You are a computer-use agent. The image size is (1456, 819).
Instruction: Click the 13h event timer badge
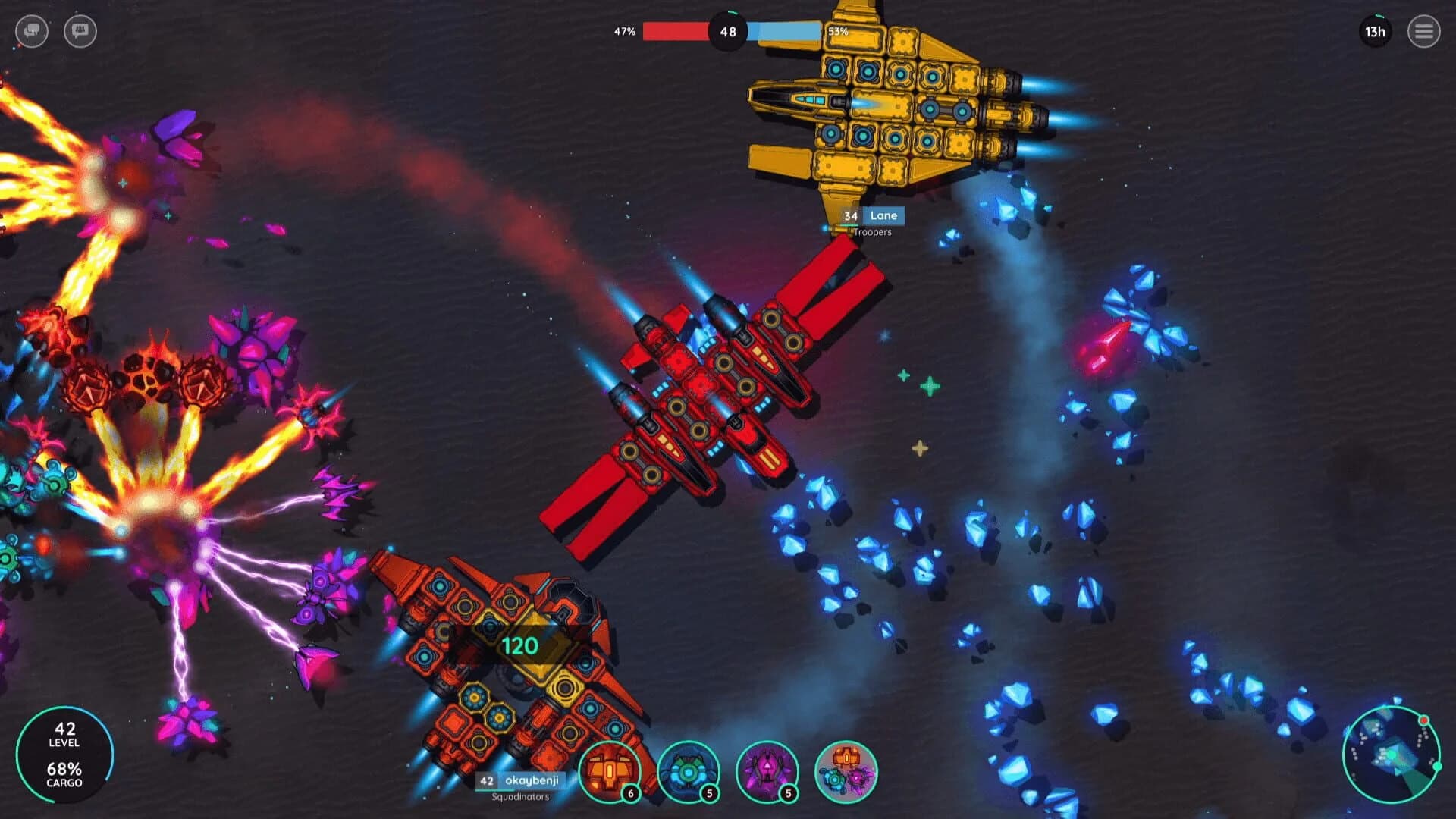pos(1376,32)
